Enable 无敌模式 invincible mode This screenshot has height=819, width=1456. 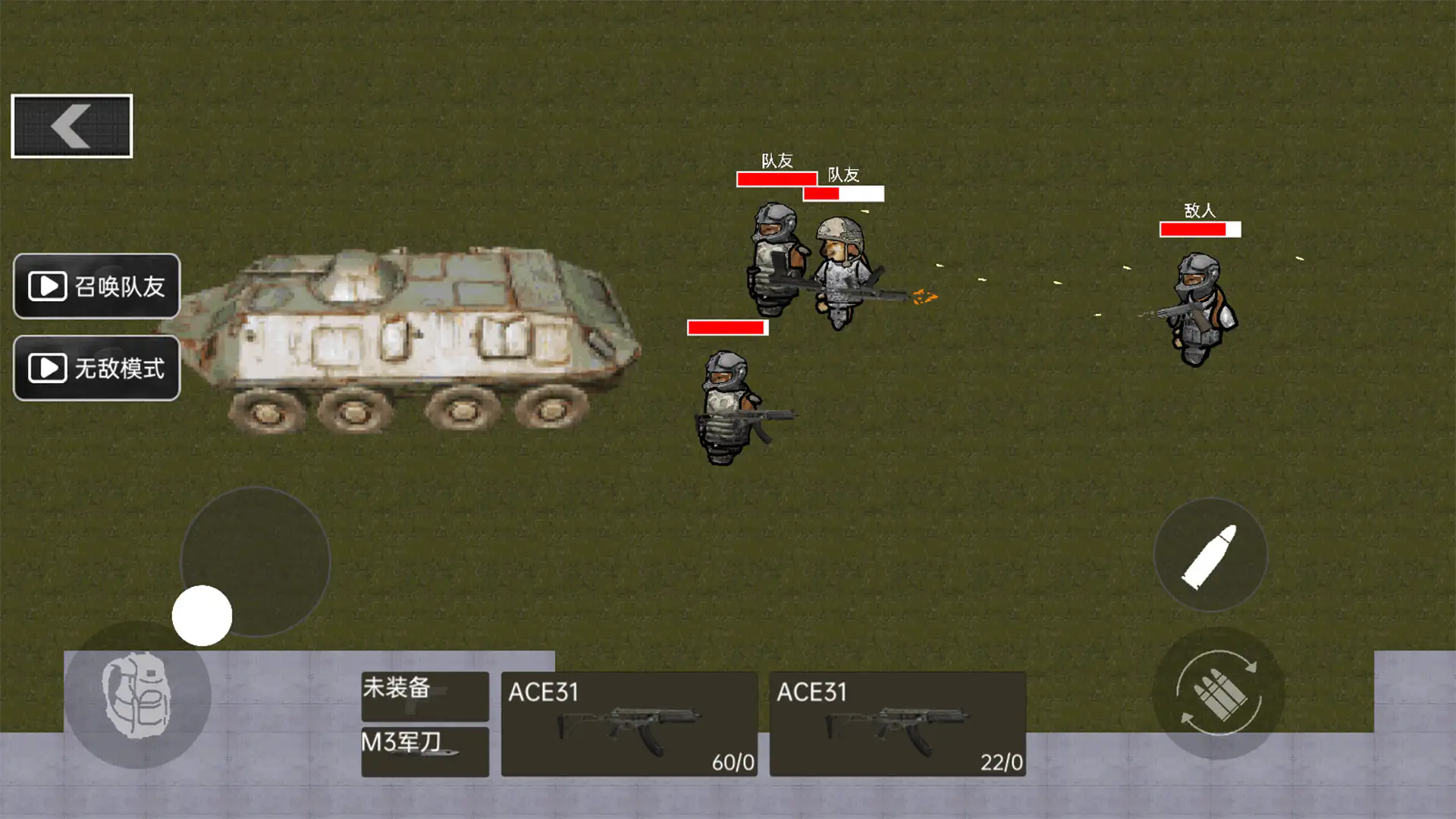96,369
